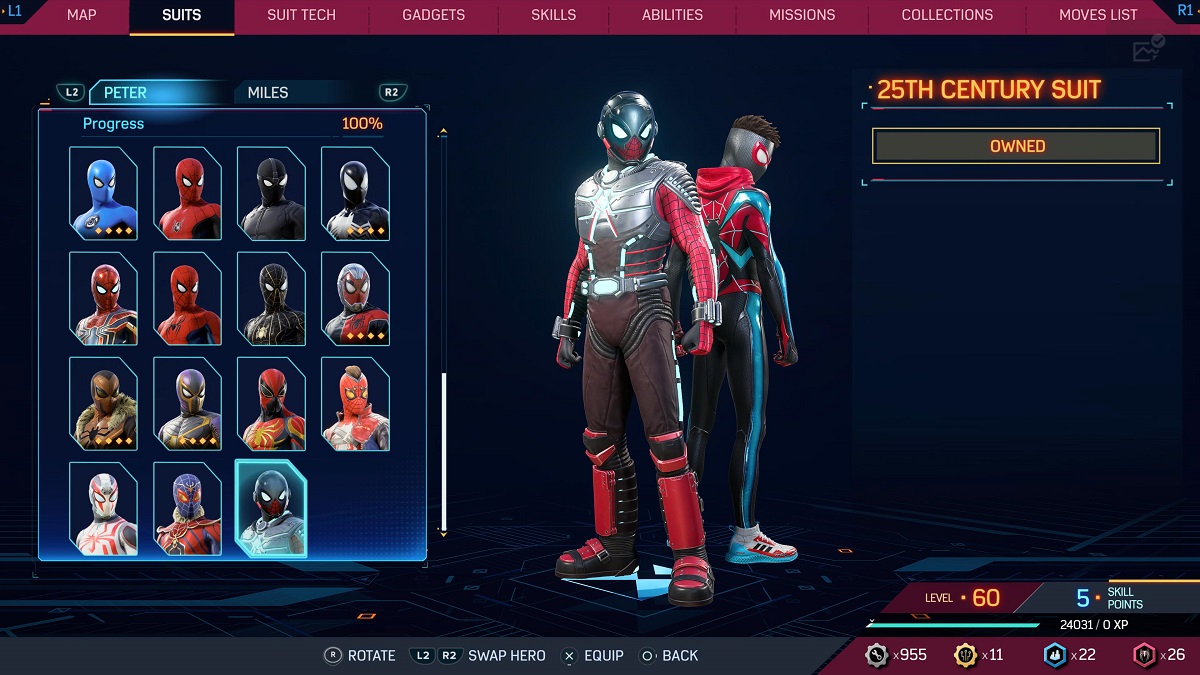Open the Moves List tab
Viewport: 1200px width, 675px height.
coord(1098,15)
